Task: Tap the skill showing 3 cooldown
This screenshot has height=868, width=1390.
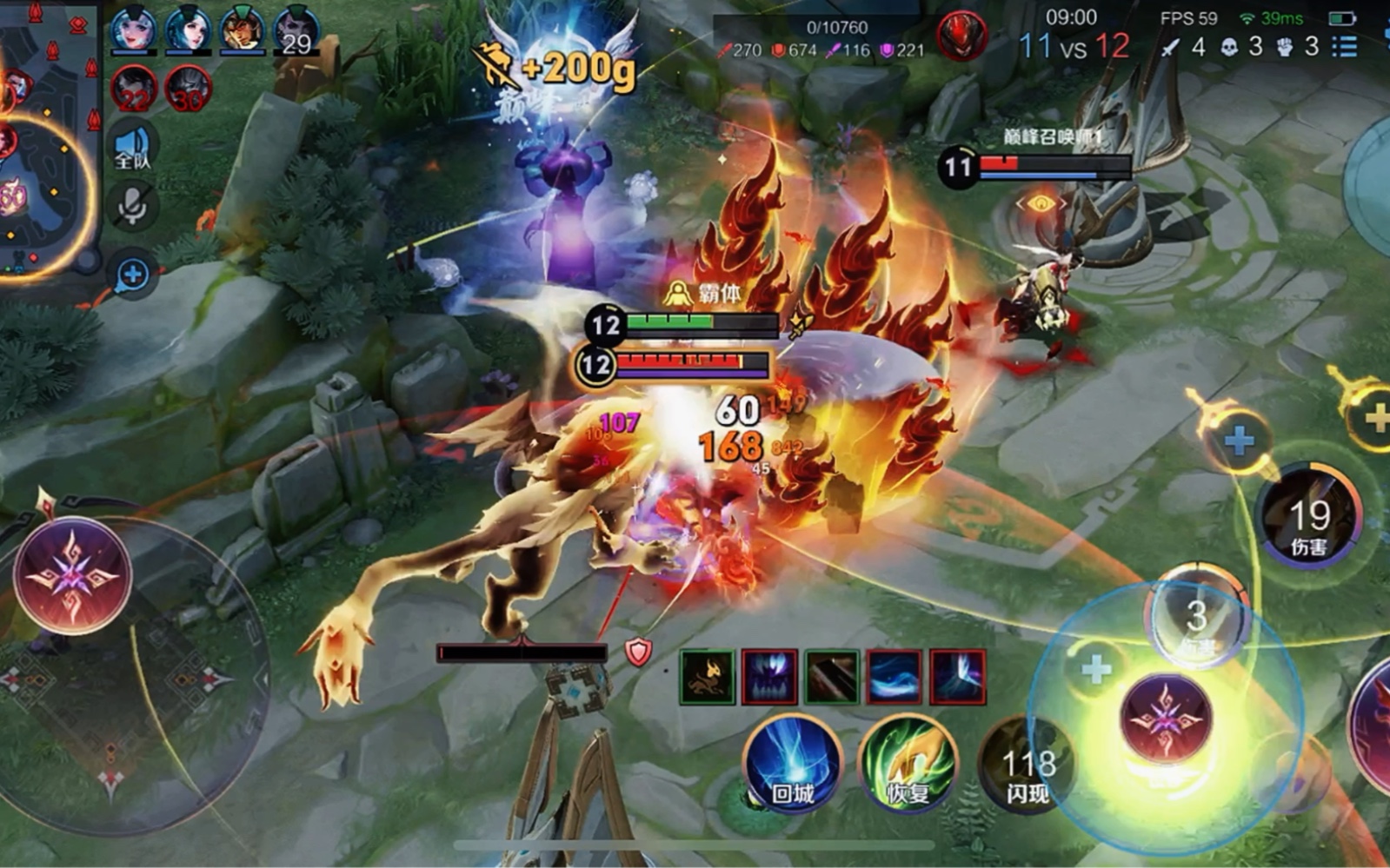Action: coord(1197,619)
